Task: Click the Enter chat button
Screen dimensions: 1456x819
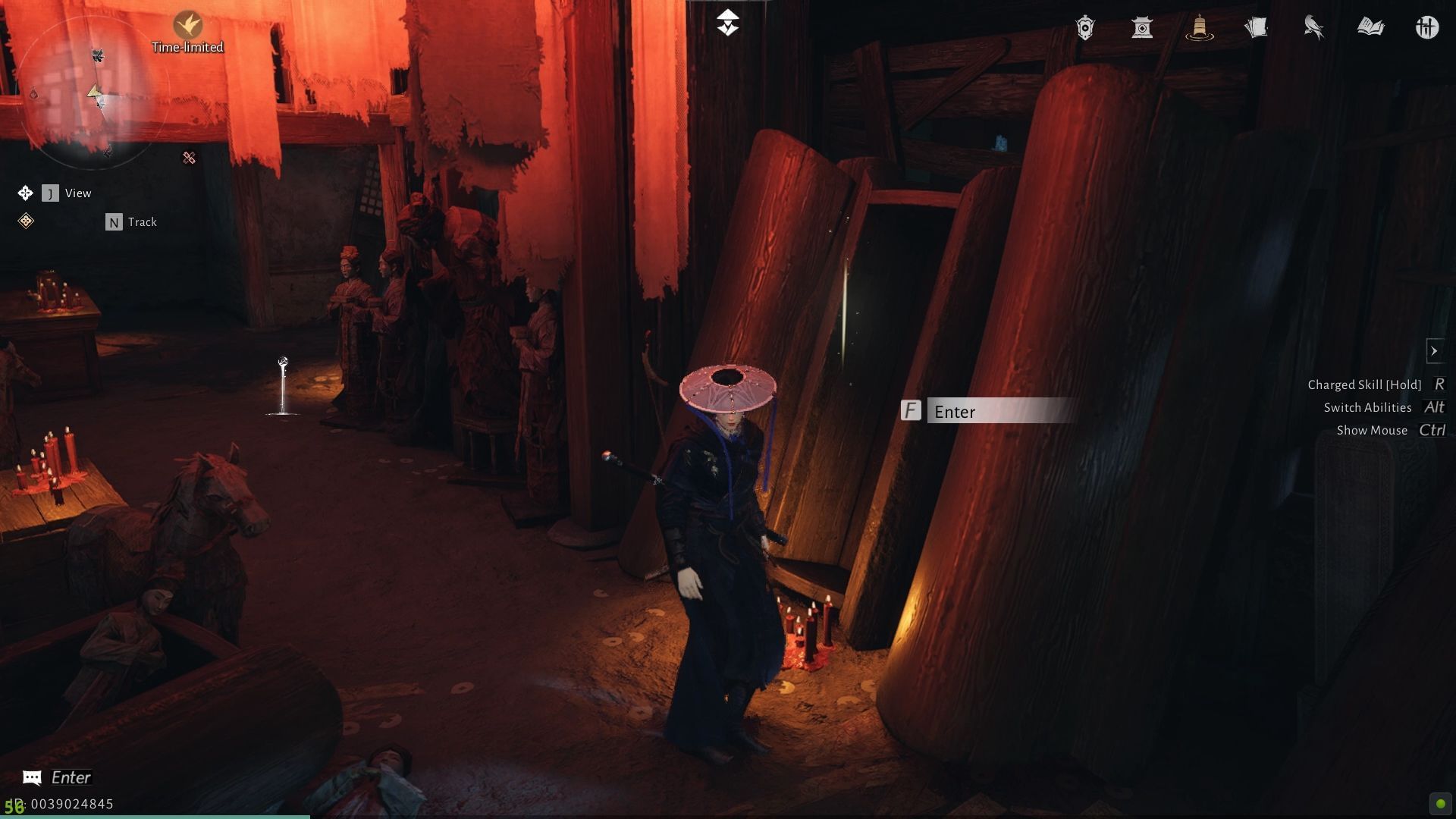Action: [x=72, y=777]
